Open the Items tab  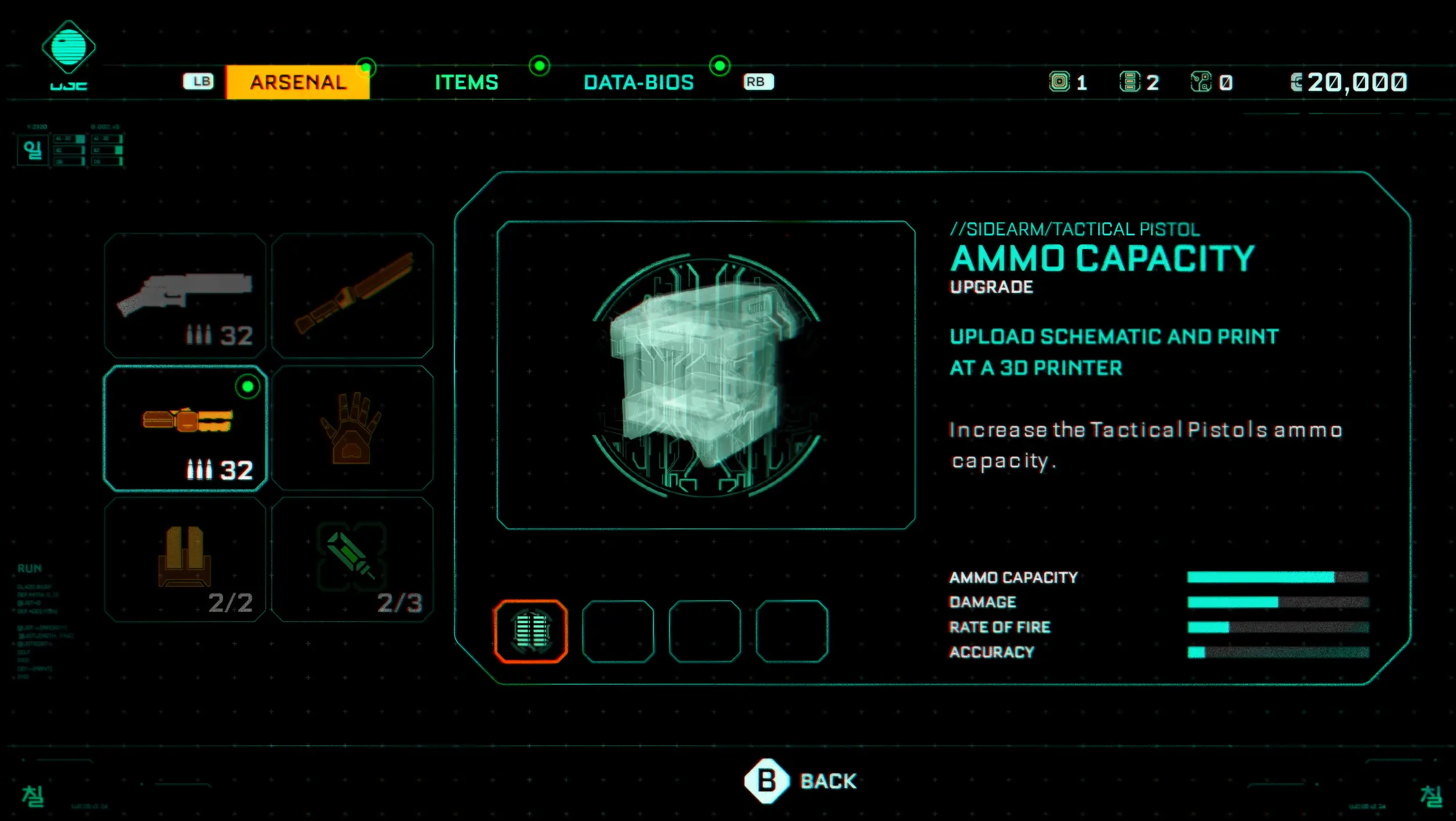[467, 82]
